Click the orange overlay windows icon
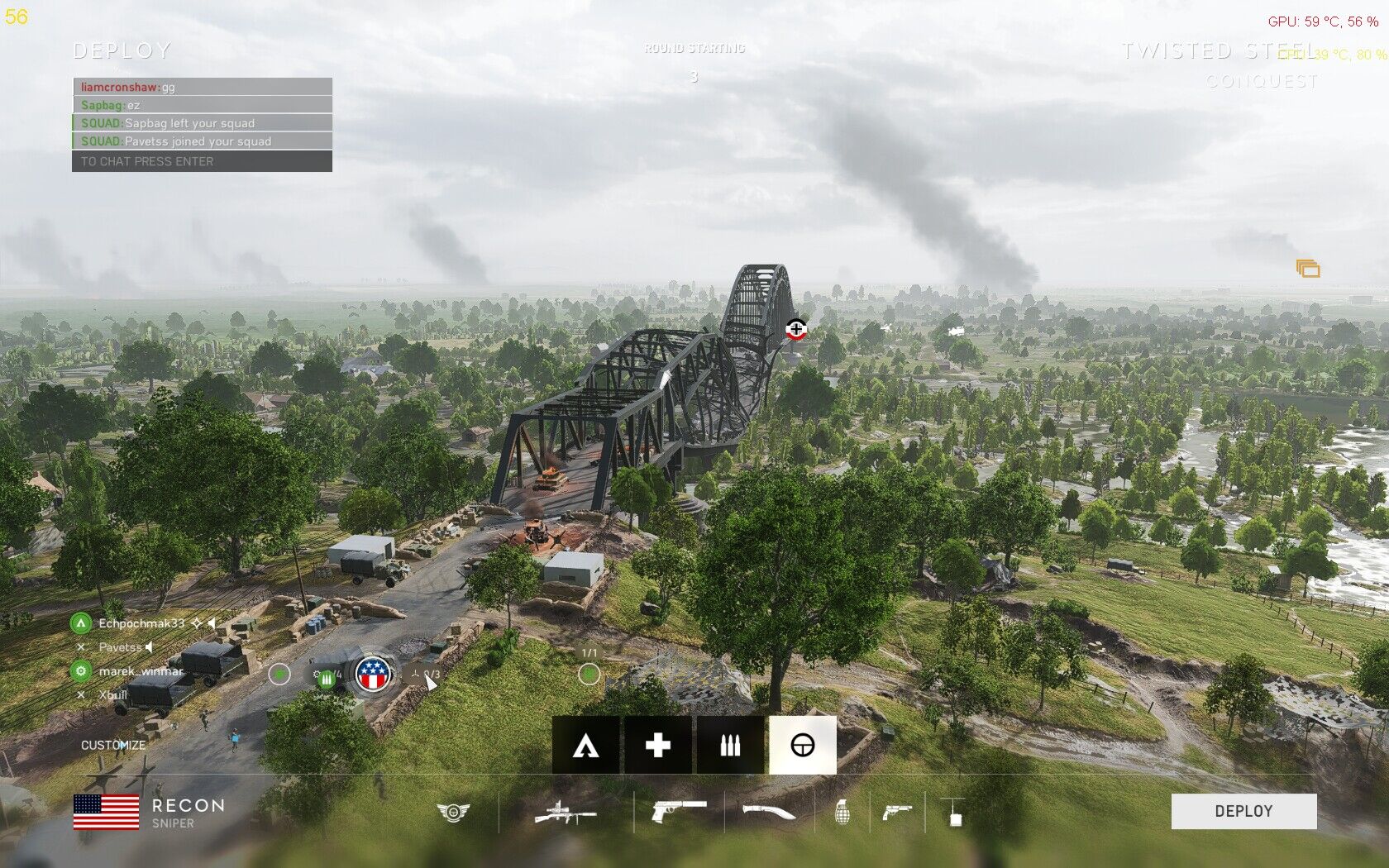The width and height of the screenshot is (1389, 868). (x=1308, y=269)
